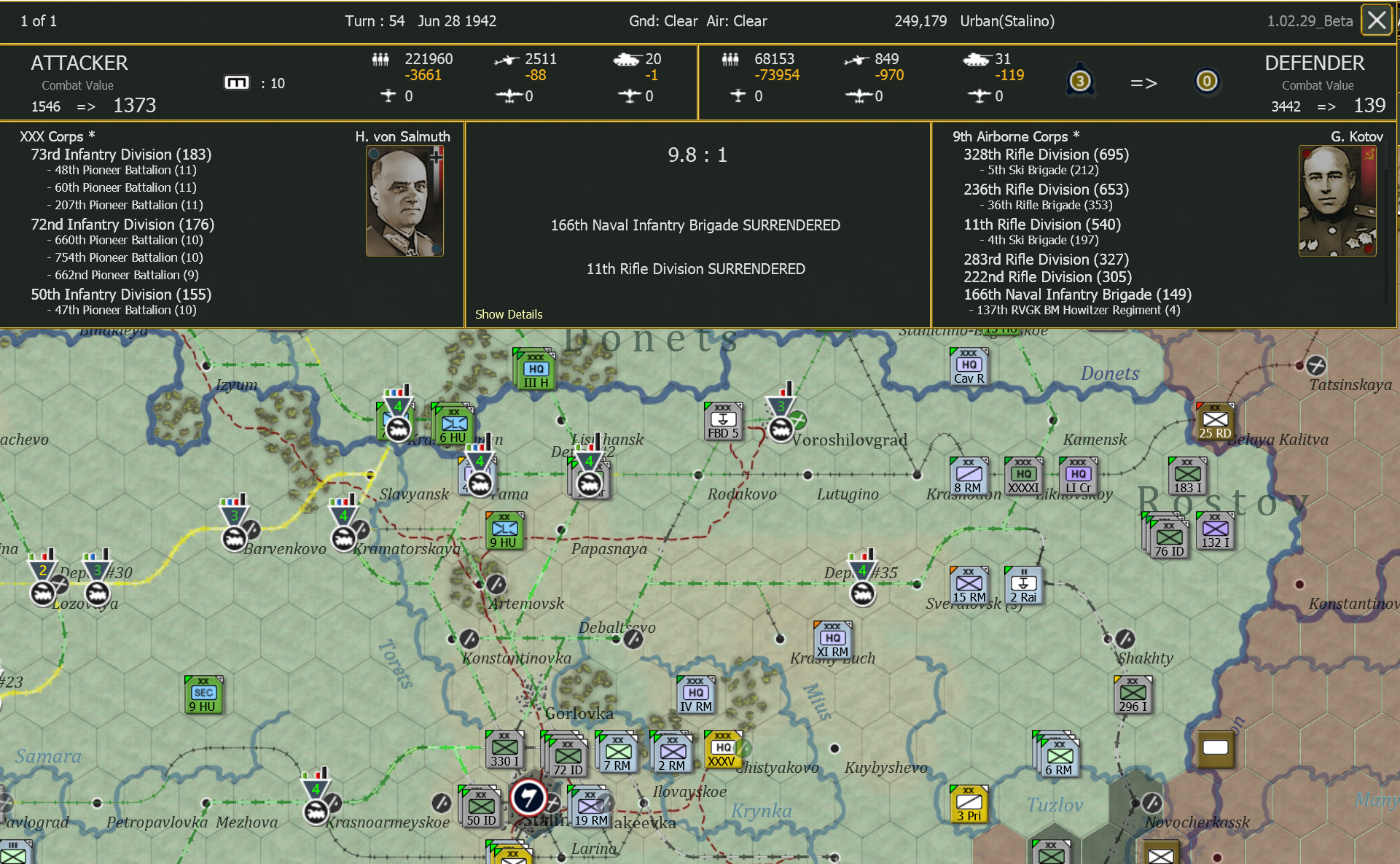Click the rail repair unit near Barvenkovo

point(233,537)
